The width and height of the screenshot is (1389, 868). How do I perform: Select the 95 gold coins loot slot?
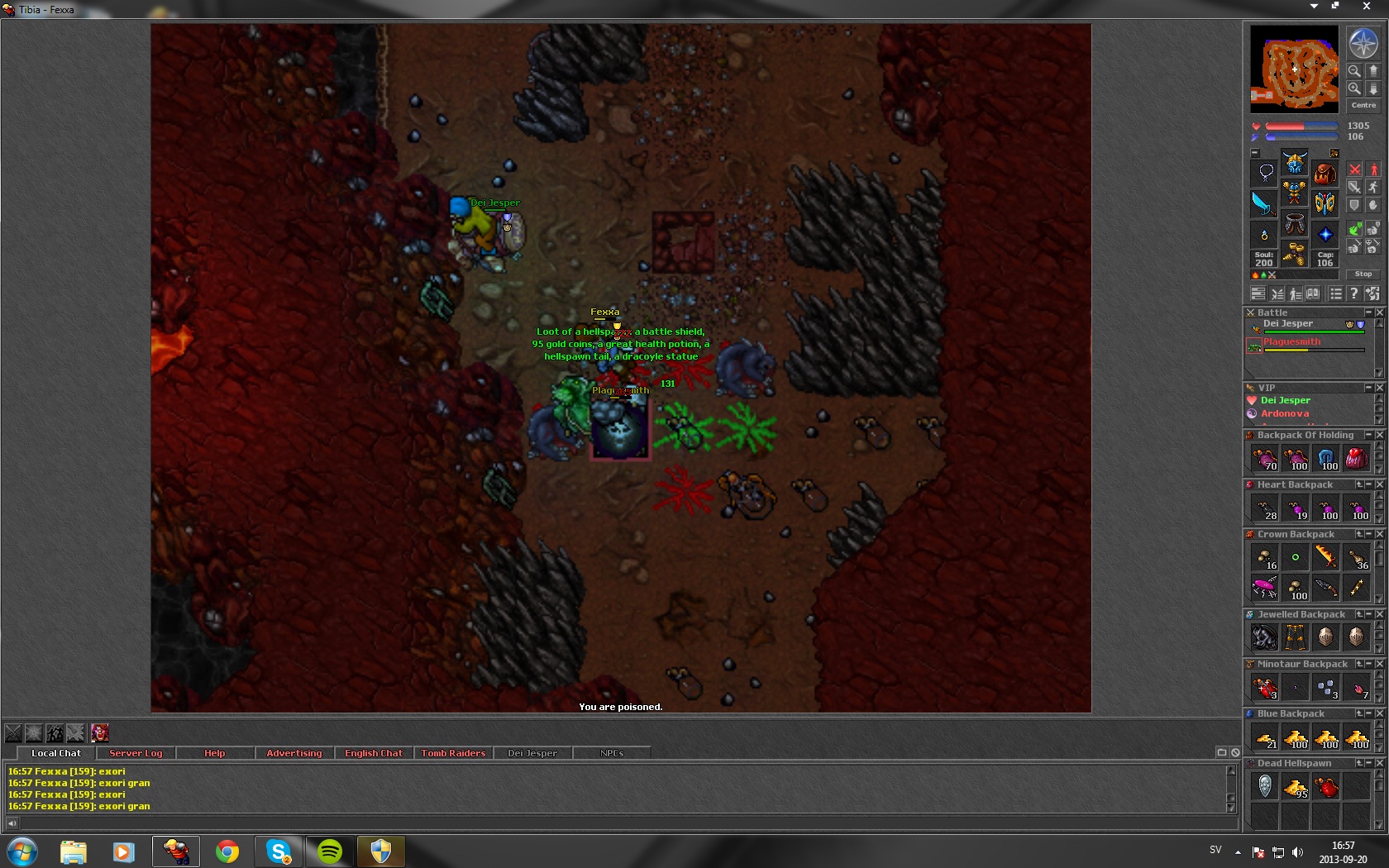point(1296,786)
